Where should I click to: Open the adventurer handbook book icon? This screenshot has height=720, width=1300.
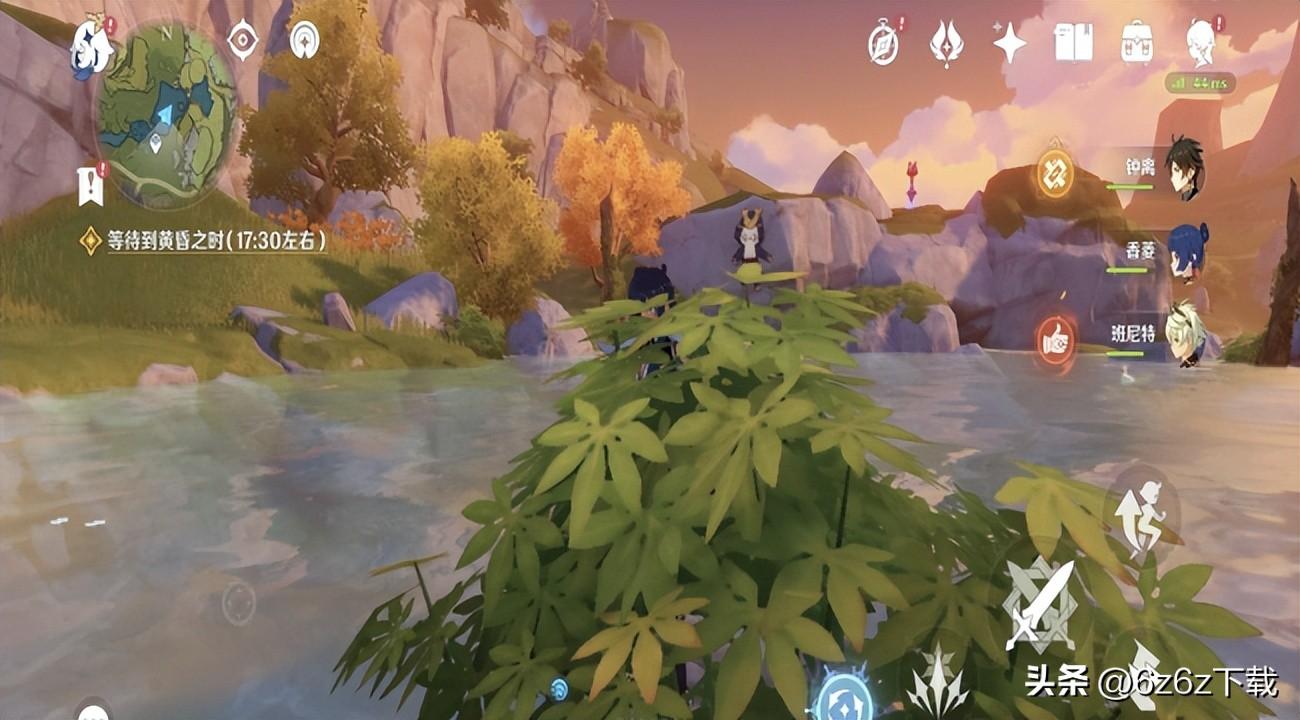click(x=1073, y=43)
